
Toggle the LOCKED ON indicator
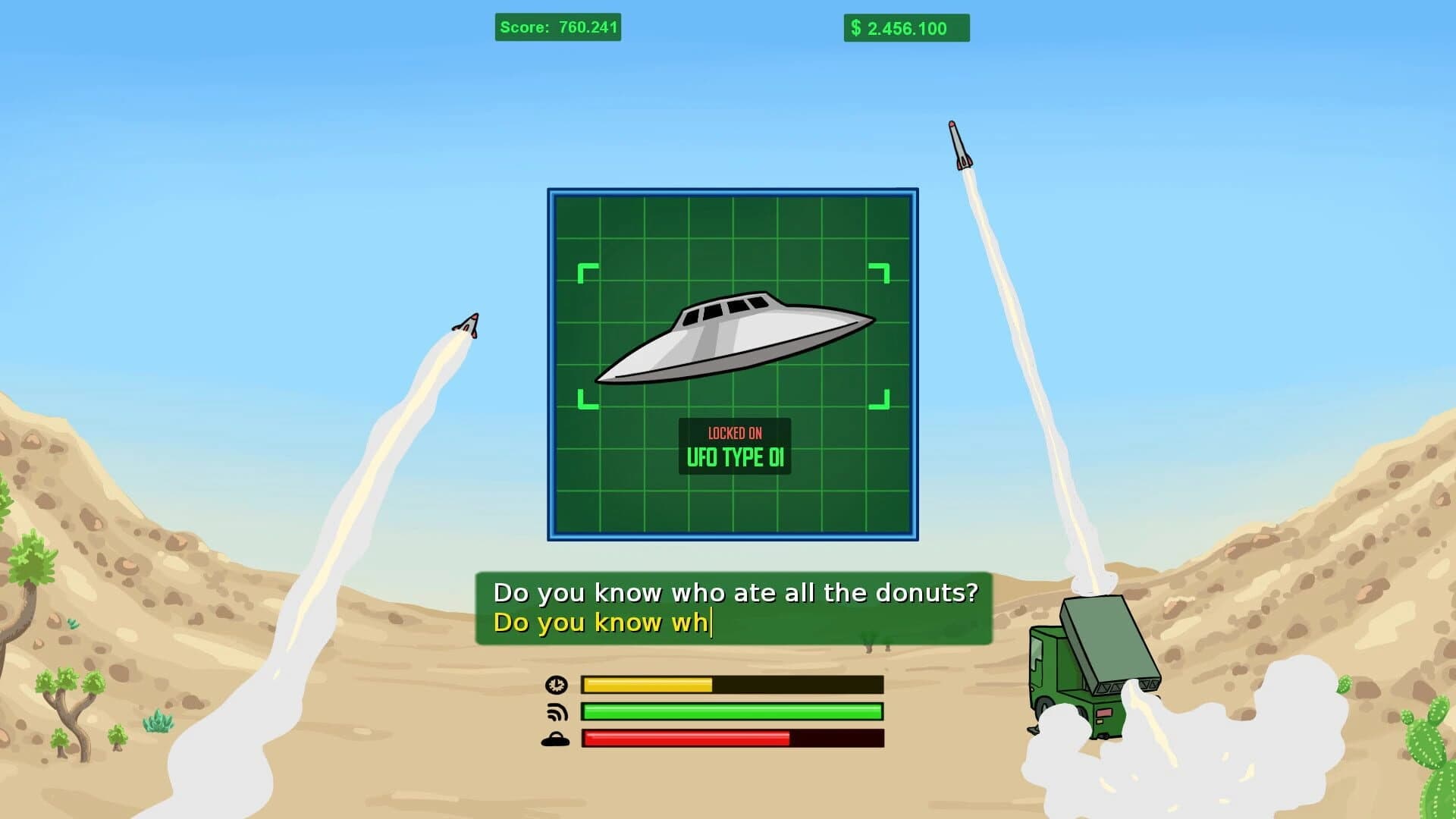(x=733, y=435)
